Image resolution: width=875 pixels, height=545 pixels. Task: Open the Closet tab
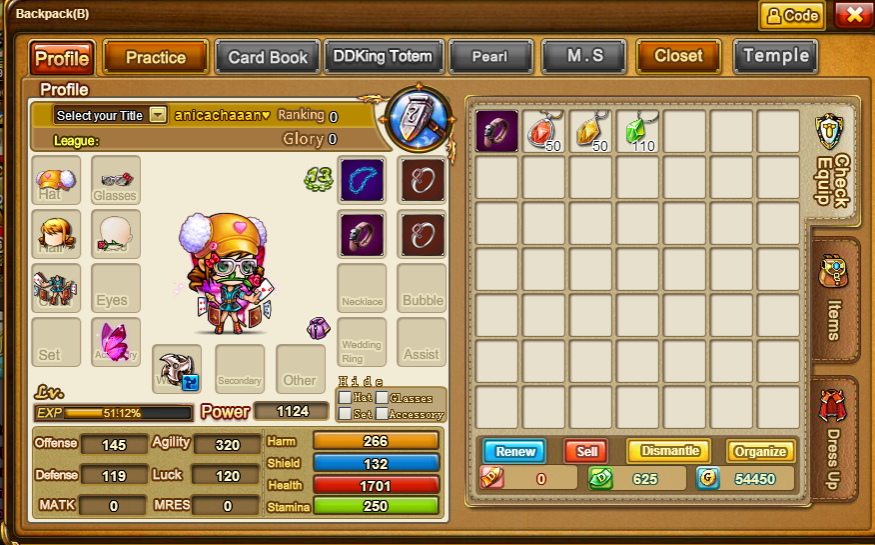[x=678, y=57]
